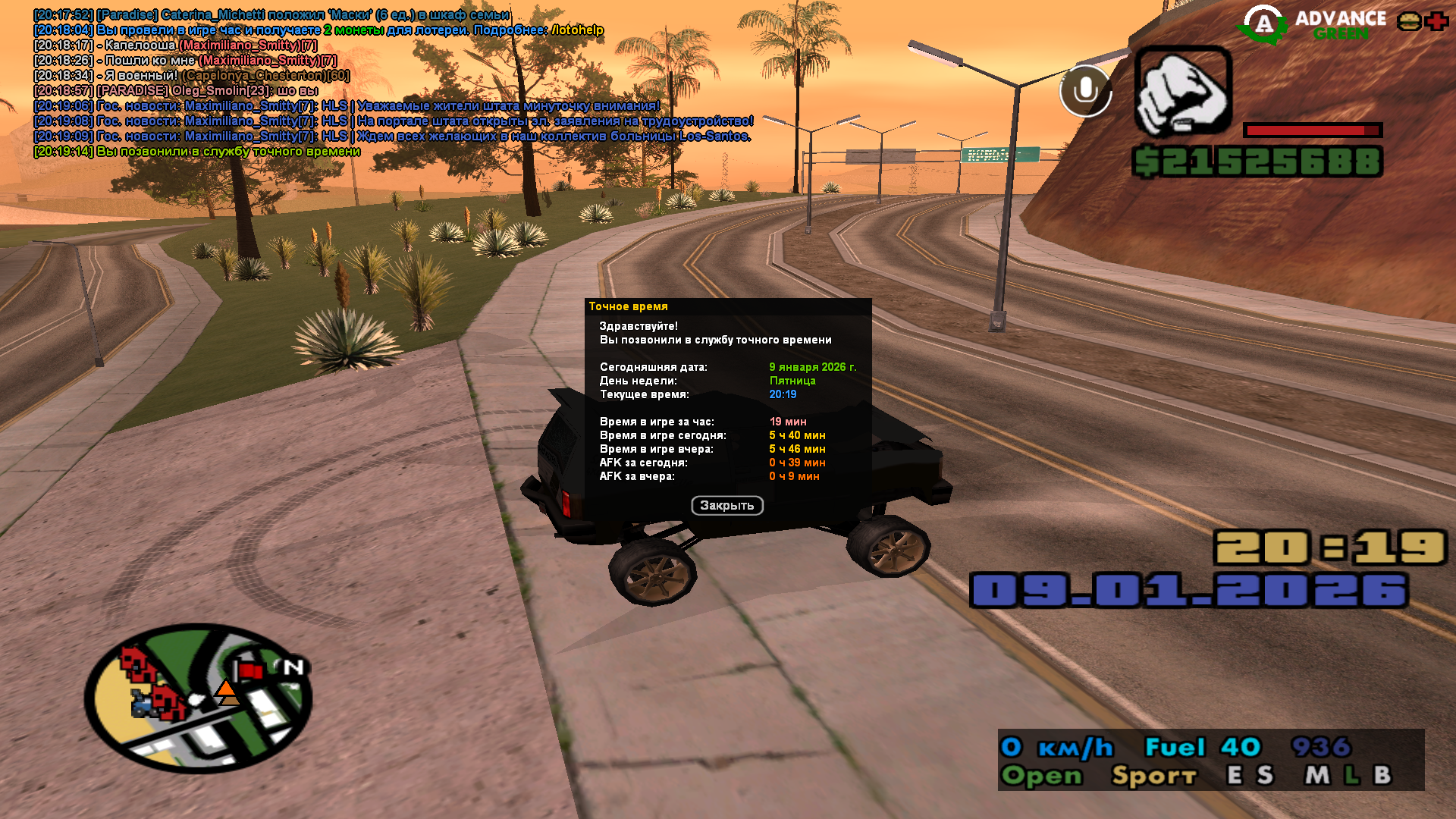
Task: Toggle the voice chat microphone icon
Action: (1085, 91)
